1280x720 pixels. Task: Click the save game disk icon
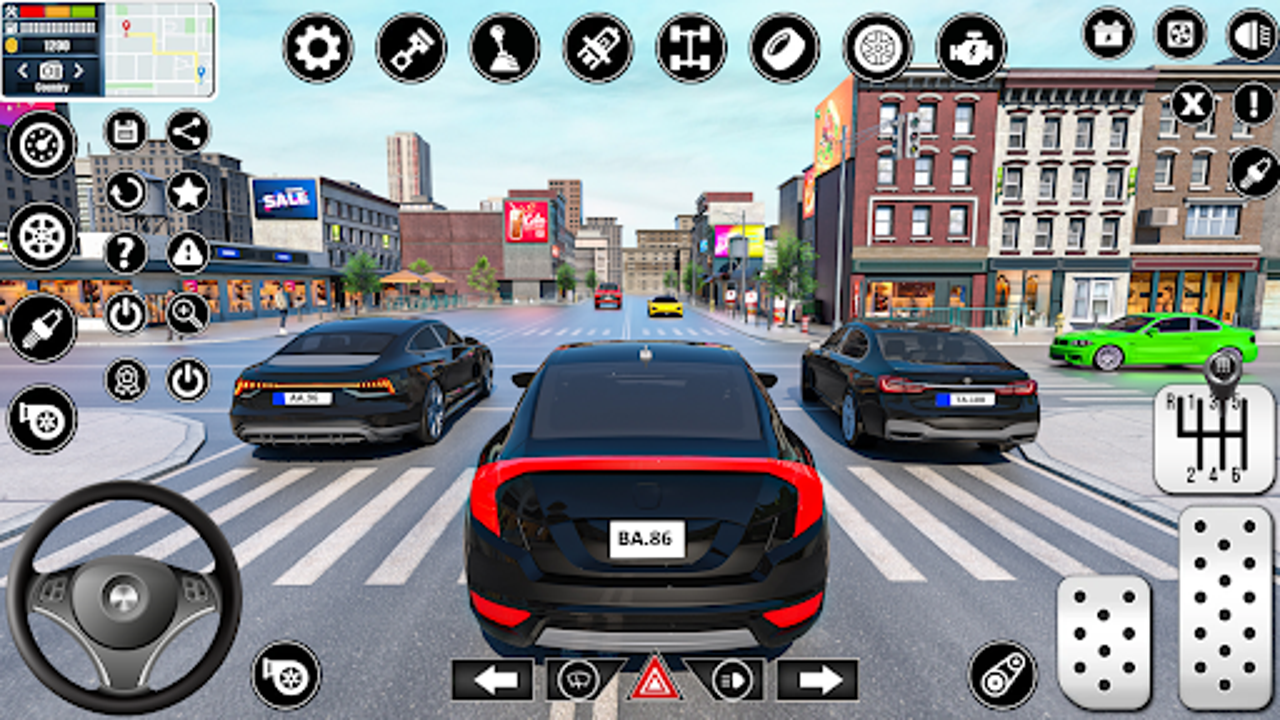coord(126,129)
